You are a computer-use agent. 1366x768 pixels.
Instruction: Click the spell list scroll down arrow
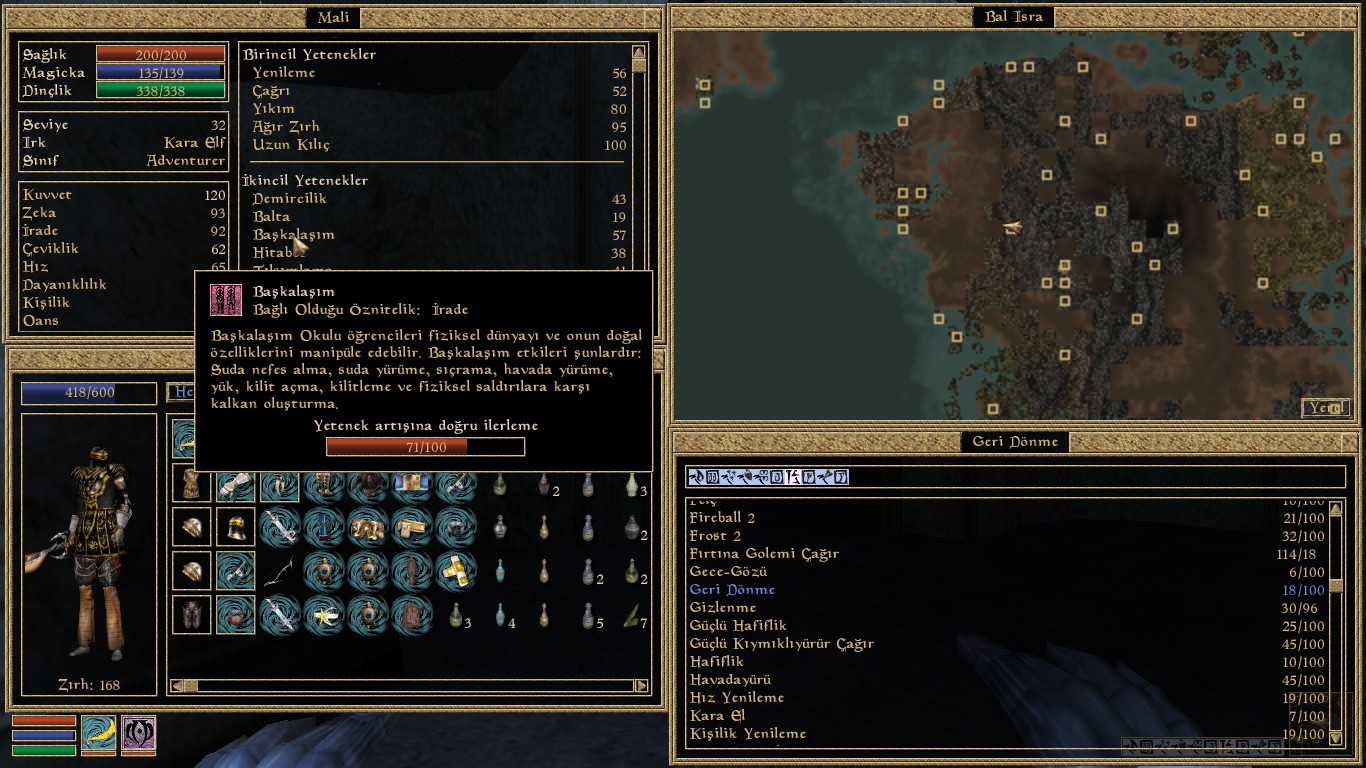click(x=1336, y=737)
